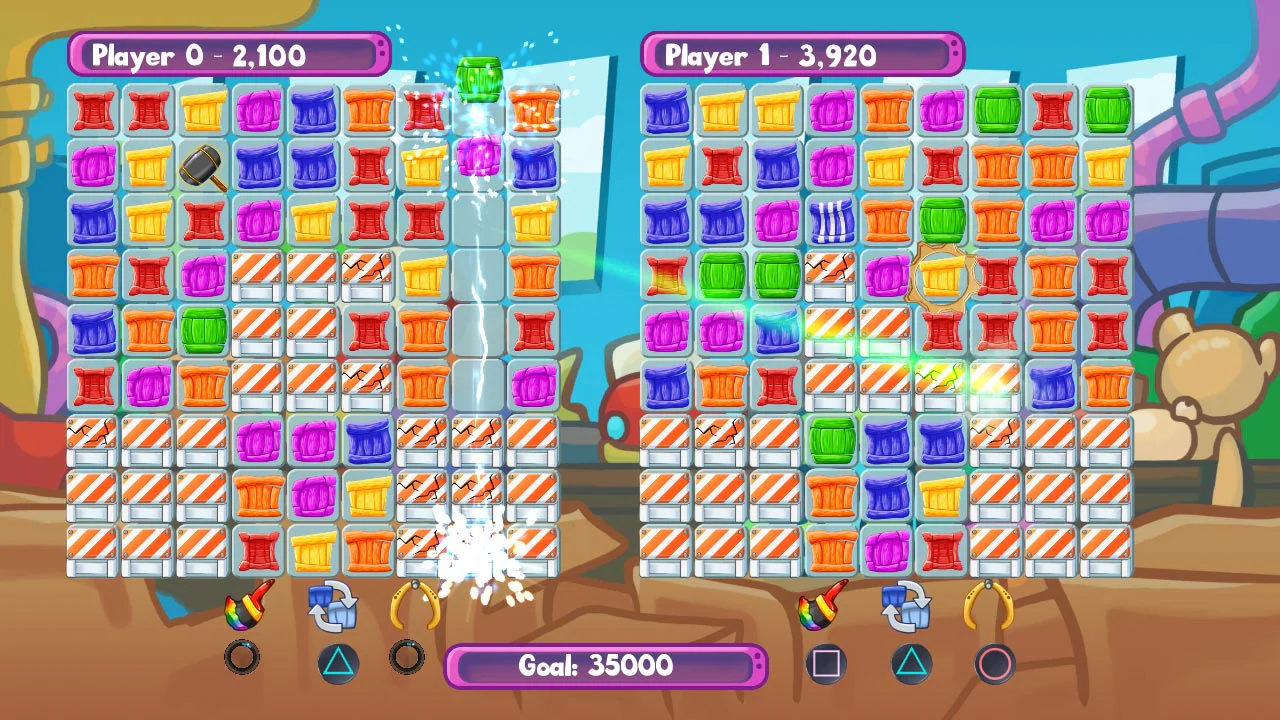1280x720 pixels.
Task: Open the Player 1 score banner
Action: coord(803,56)
